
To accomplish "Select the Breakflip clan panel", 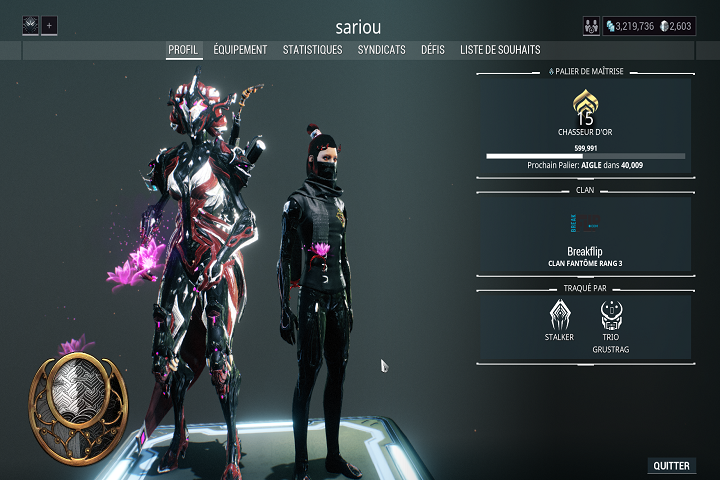I will pos(585,234).
